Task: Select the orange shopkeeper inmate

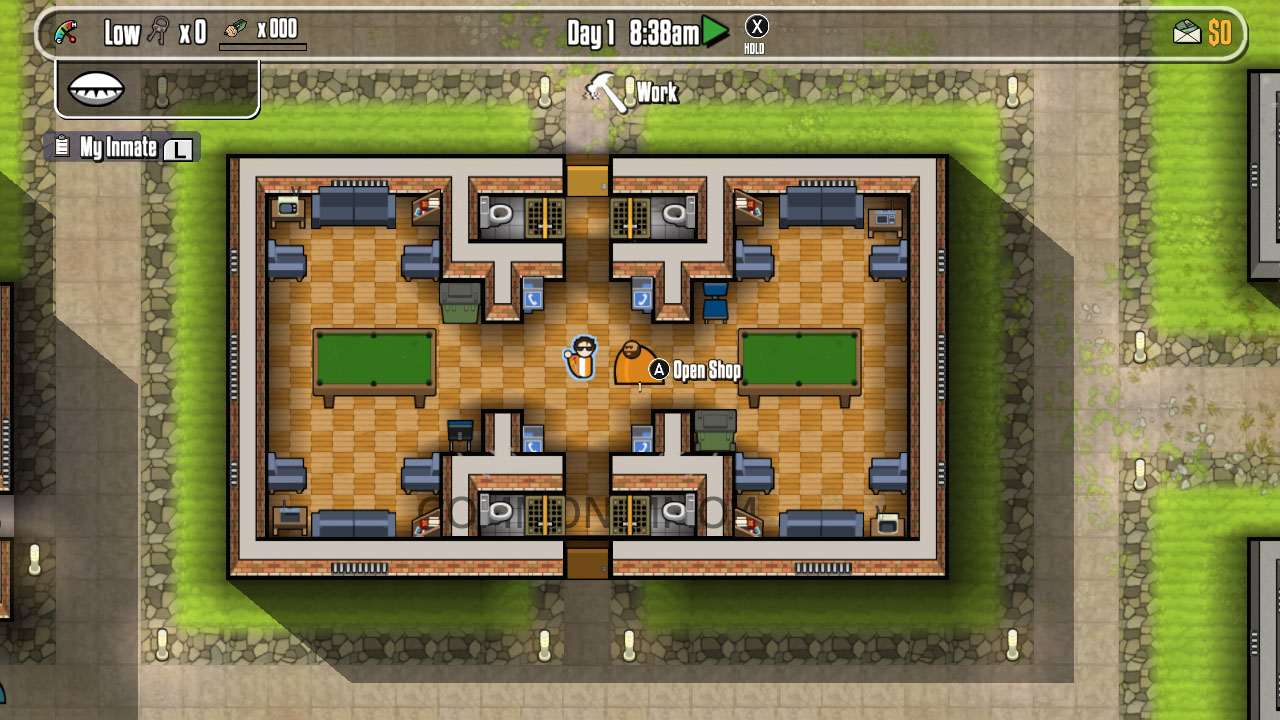Action: click(x=631, y=363)
